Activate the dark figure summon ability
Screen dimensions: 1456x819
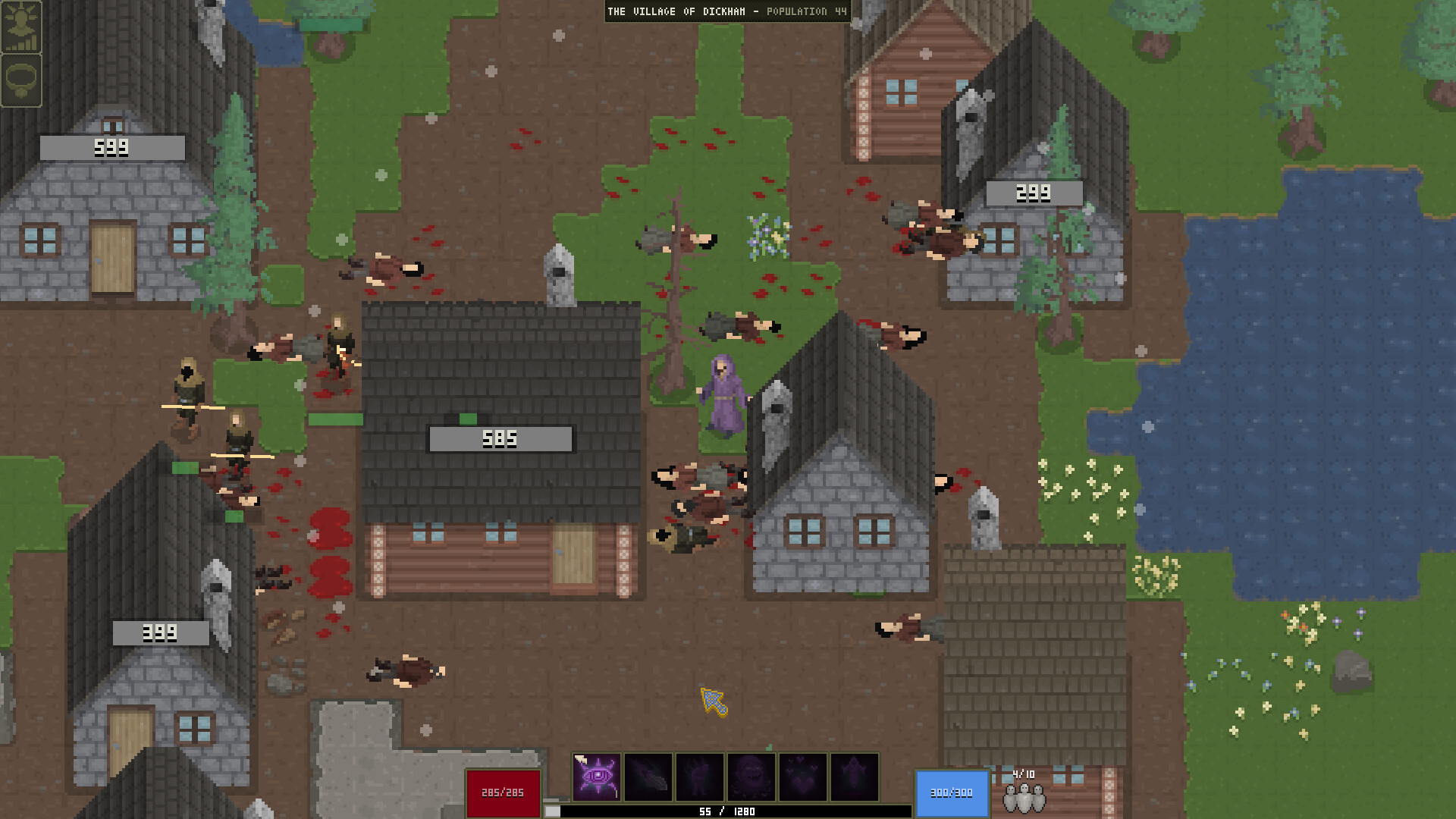click(x=701, y=777)
